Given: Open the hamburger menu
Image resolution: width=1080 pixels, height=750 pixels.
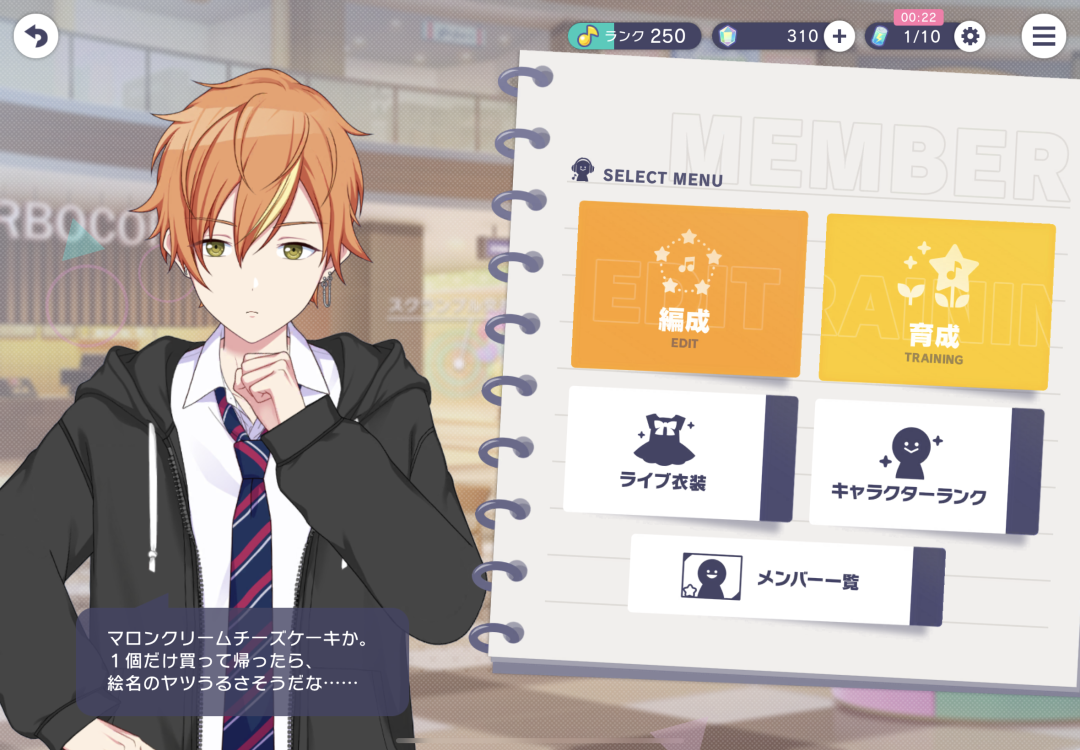Looking at the screenshot, I should pyautogui.click(x=1043, y=37).
